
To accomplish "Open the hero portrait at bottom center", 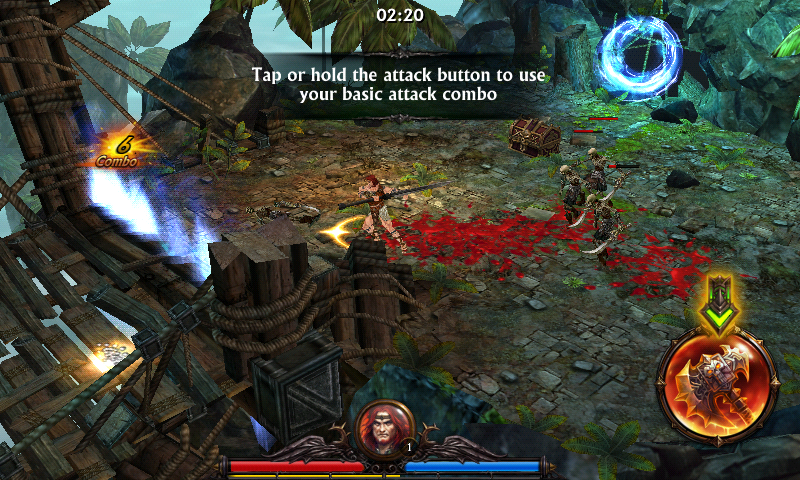I will tap(385, 427).
